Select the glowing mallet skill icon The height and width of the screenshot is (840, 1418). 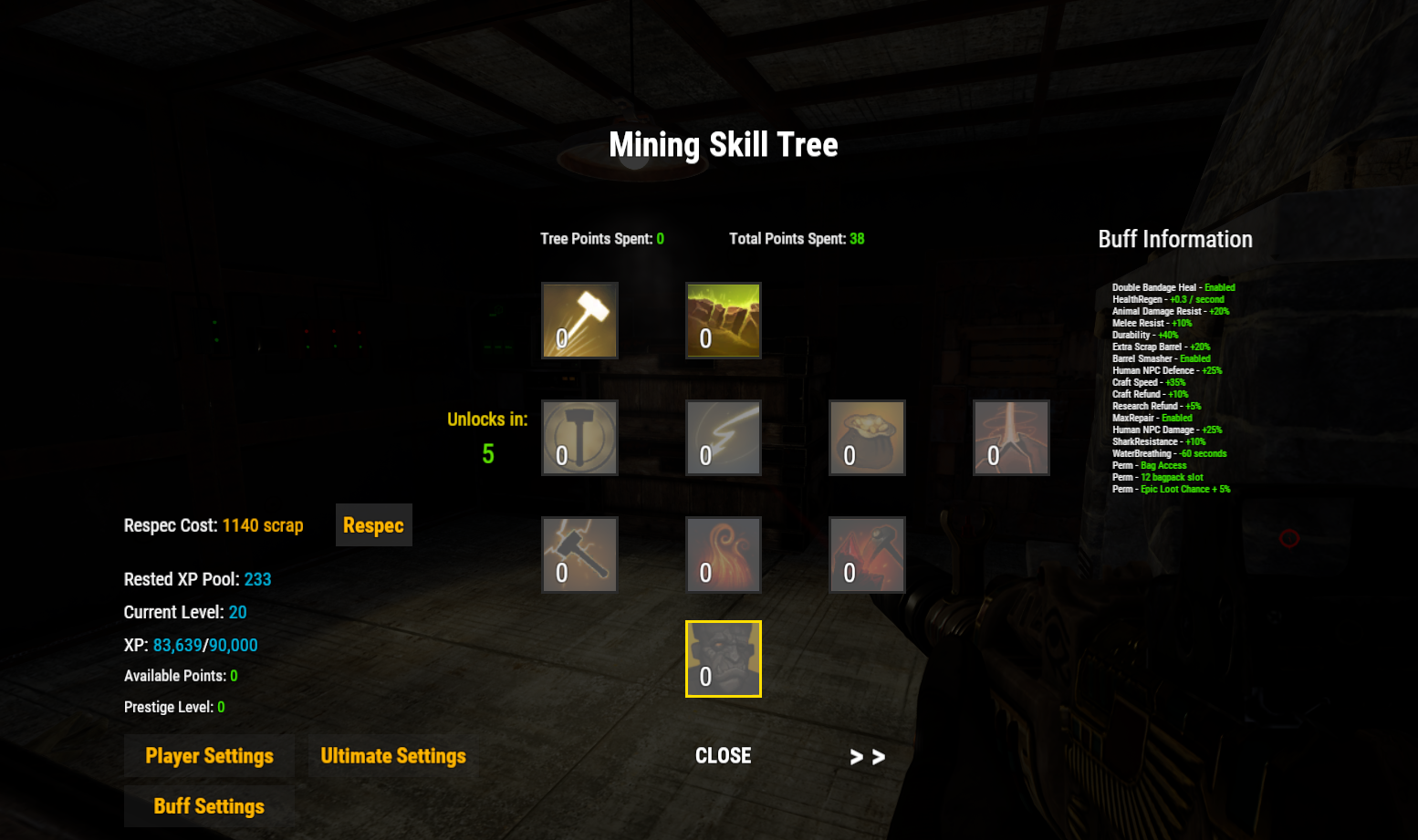pos(579,320)
